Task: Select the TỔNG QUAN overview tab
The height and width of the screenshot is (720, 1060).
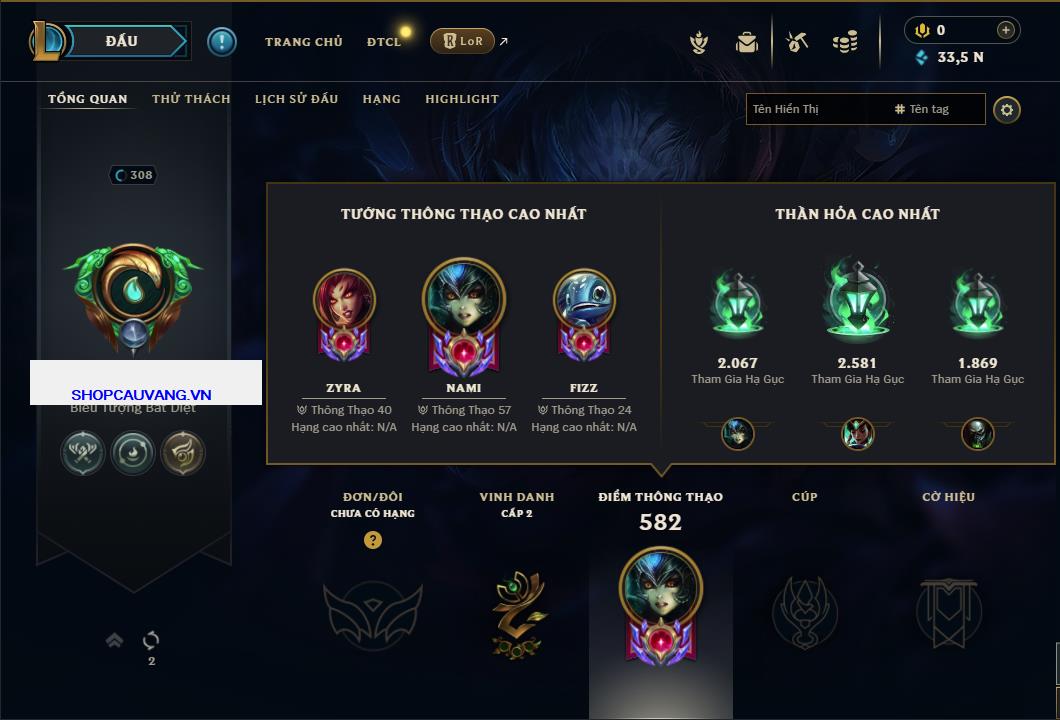Action: (88, 99)
